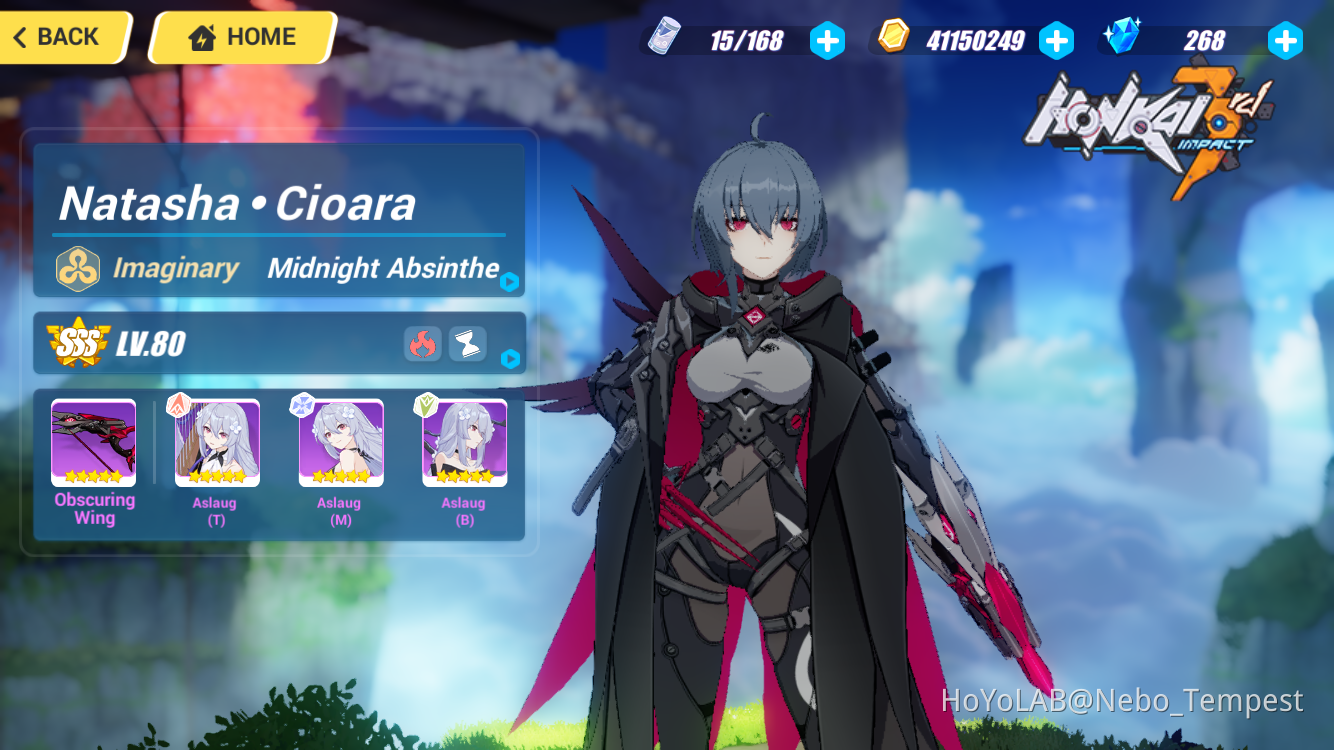Click the gold coins currency icon
Screen dimensions: 1334x750
[893, 38]
